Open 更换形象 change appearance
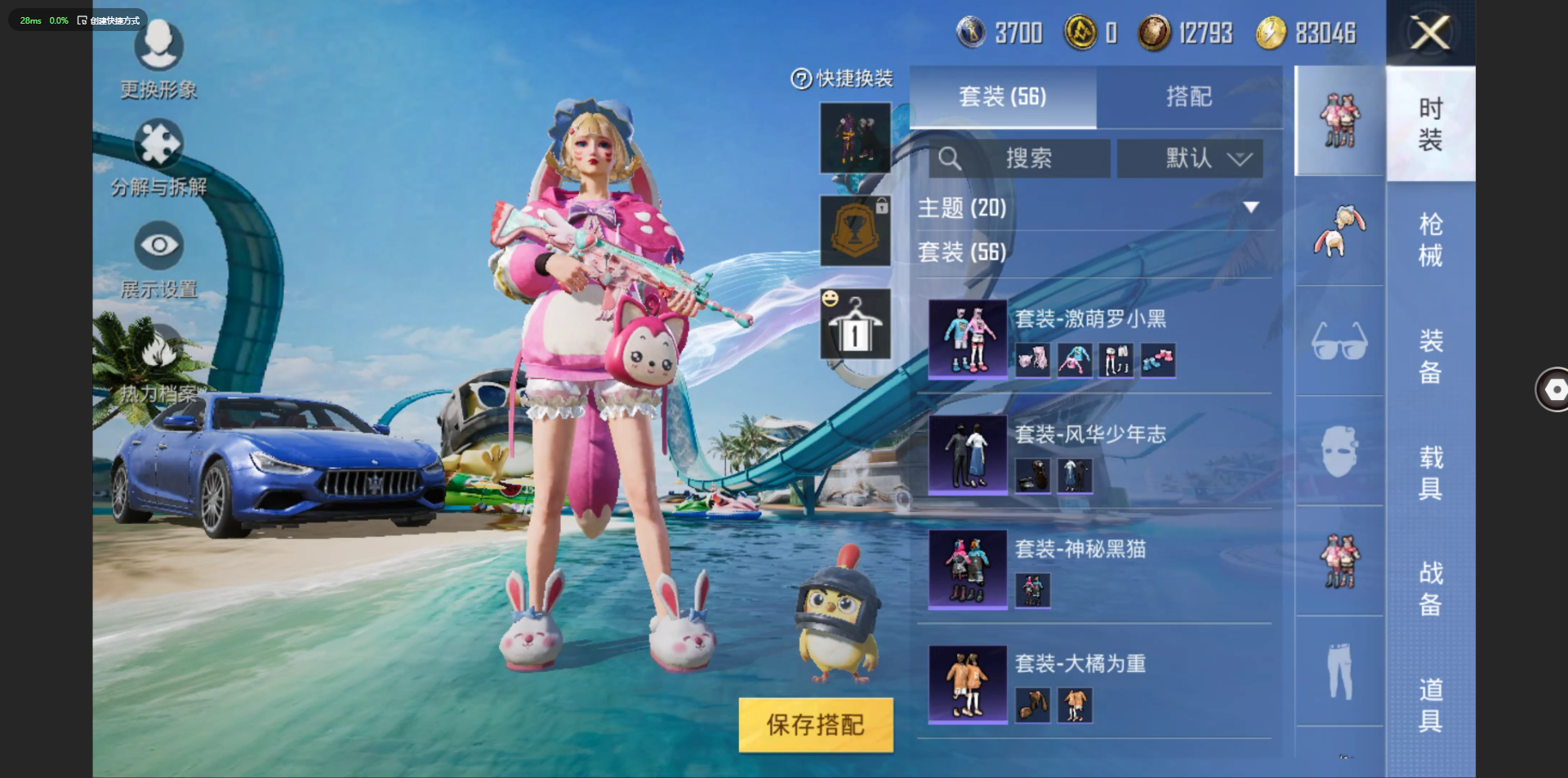 [x=158, y=59]
